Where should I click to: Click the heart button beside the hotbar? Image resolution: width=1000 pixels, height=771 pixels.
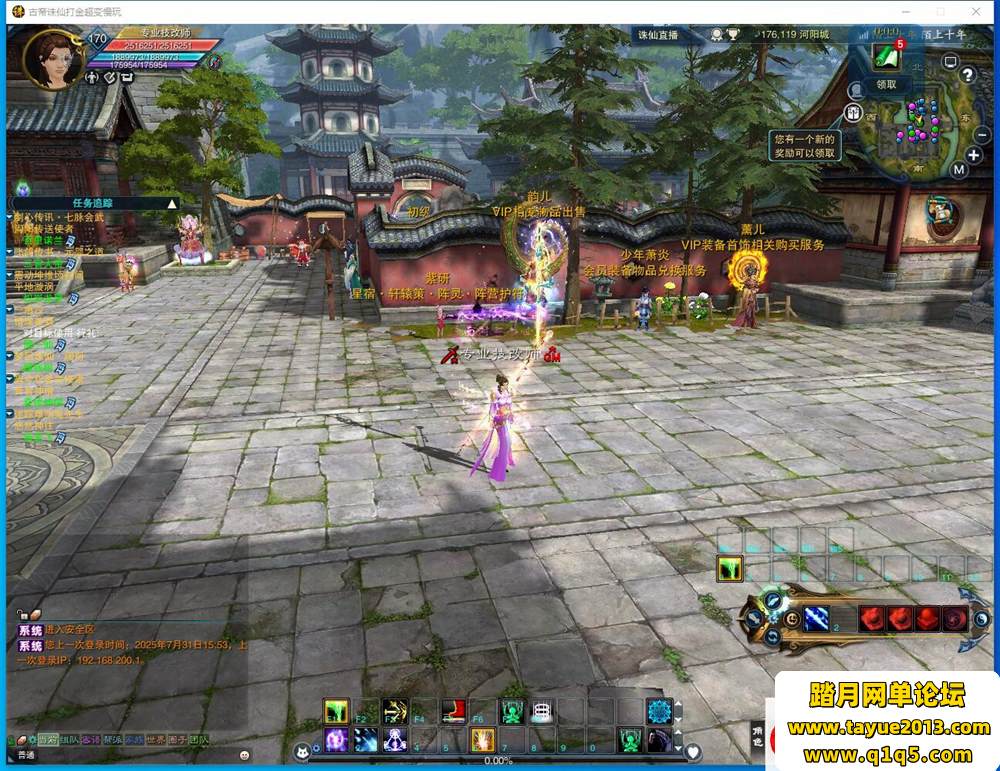[x=693, y=751]
